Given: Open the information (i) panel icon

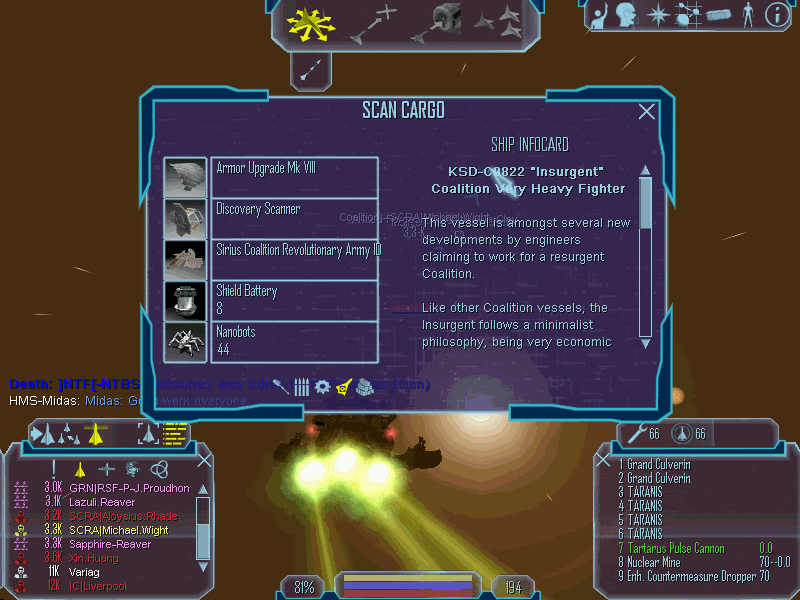Looking at the screenshot, I should tap(776, 14).
